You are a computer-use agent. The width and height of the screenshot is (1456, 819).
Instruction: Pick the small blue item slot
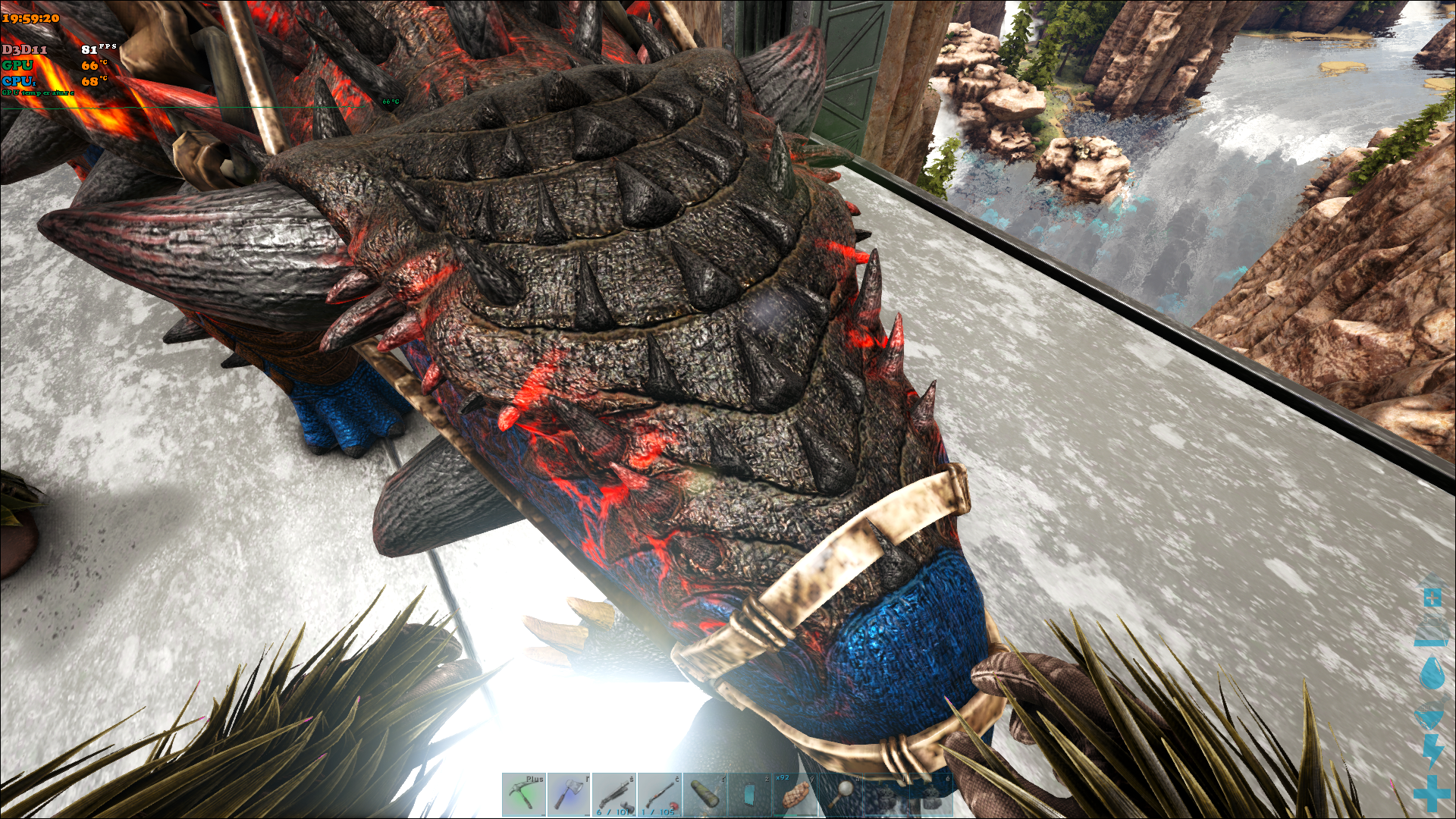(x=750, y=795)
